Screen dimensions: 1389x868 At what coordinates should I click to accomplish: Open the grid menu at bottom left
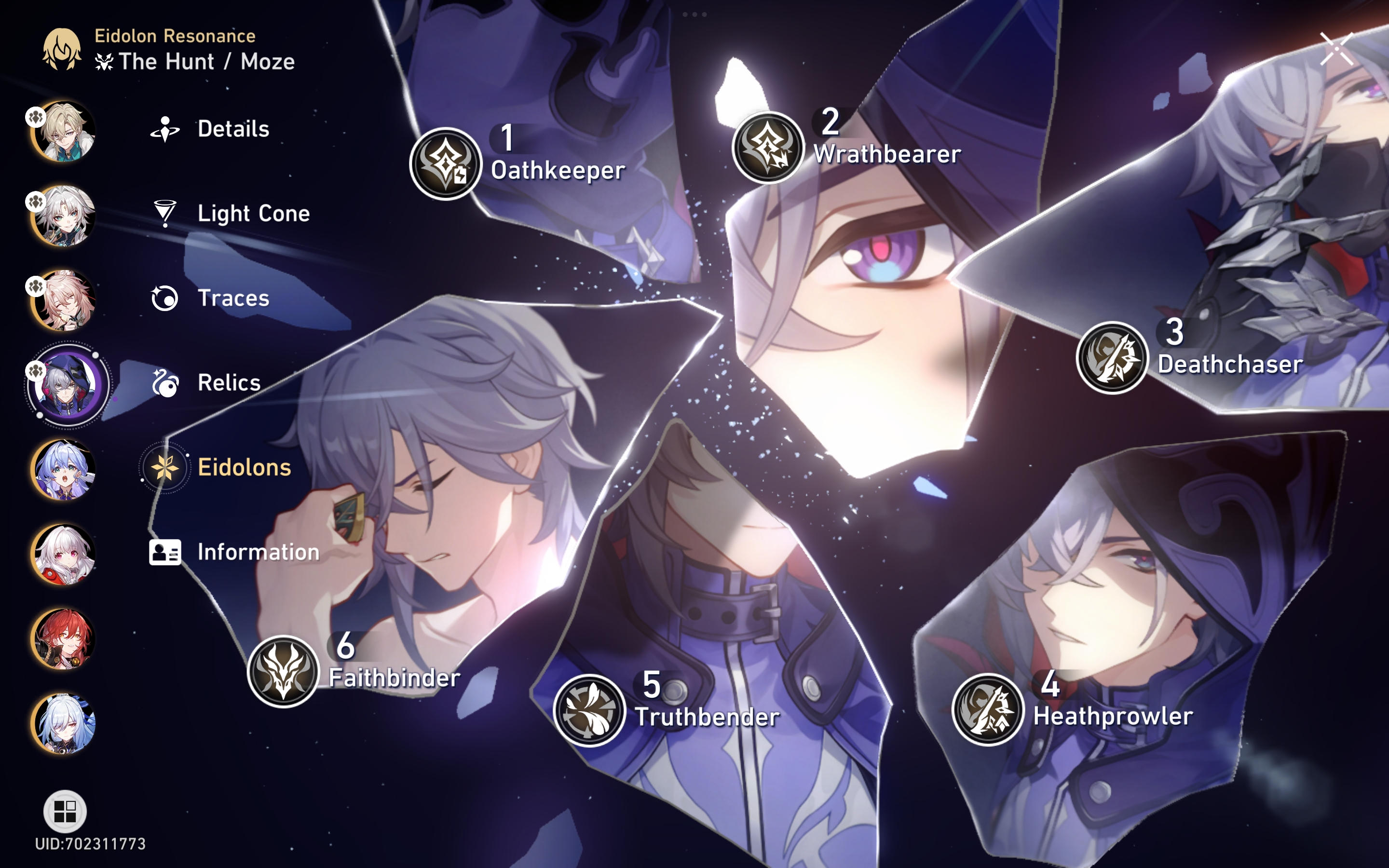tap(65, 811)
